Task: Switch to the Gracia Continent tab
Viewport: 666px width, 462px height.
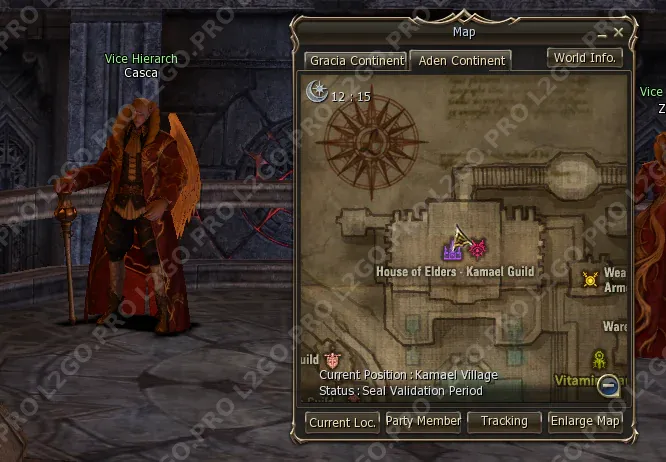Action: pos(356,61)
